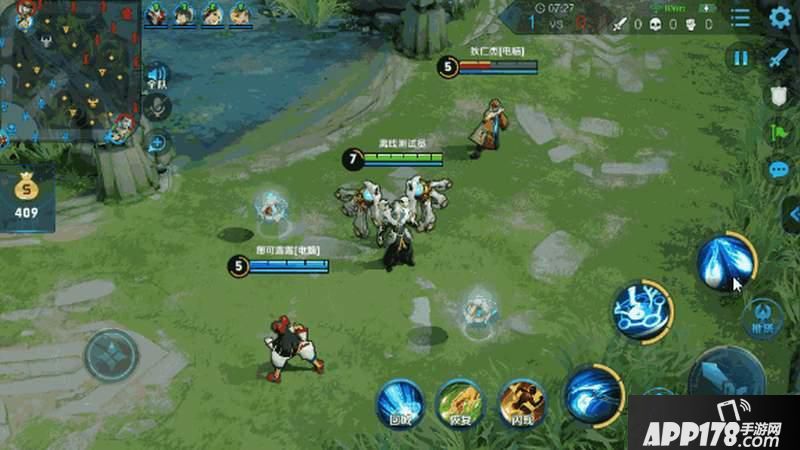The width and height of the screenshot is (800, 450).
Task: Tap the white shield defend signal
Action: tap(780, 95)
